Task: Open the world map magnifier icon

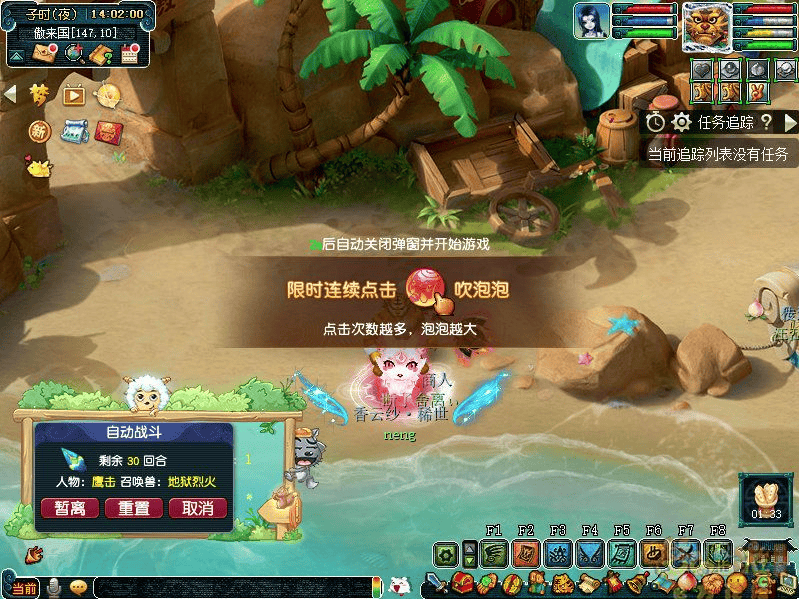Action: tap(74, 54)
